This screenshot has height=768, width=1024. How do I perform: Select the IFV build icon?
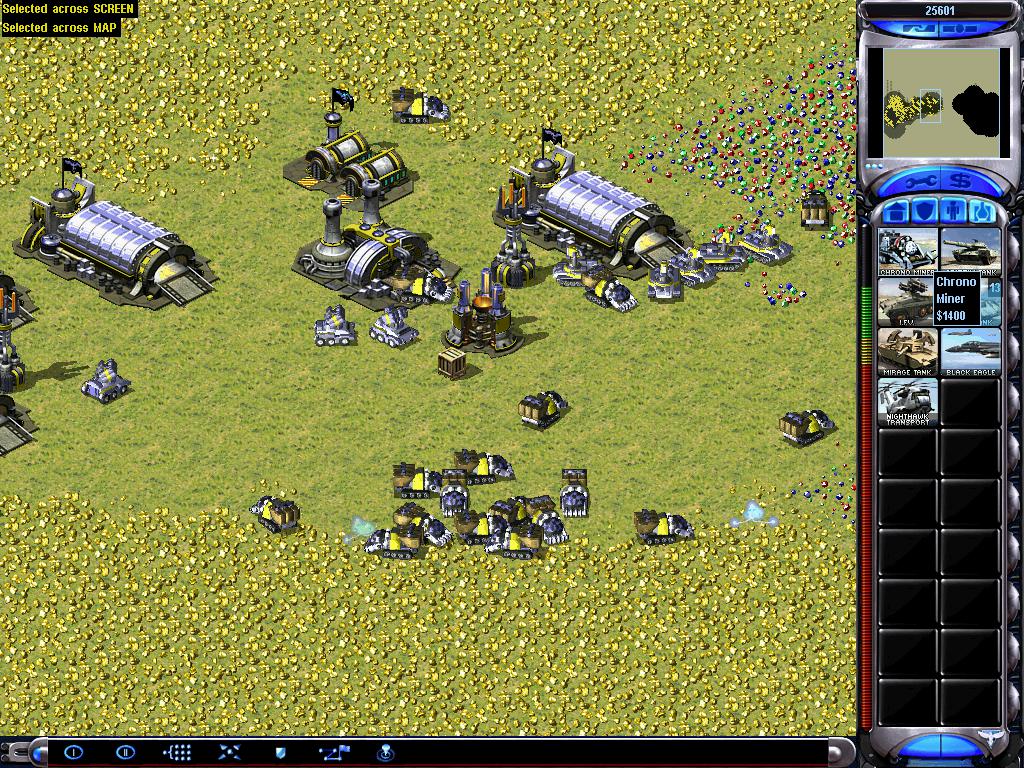(908, 301)
